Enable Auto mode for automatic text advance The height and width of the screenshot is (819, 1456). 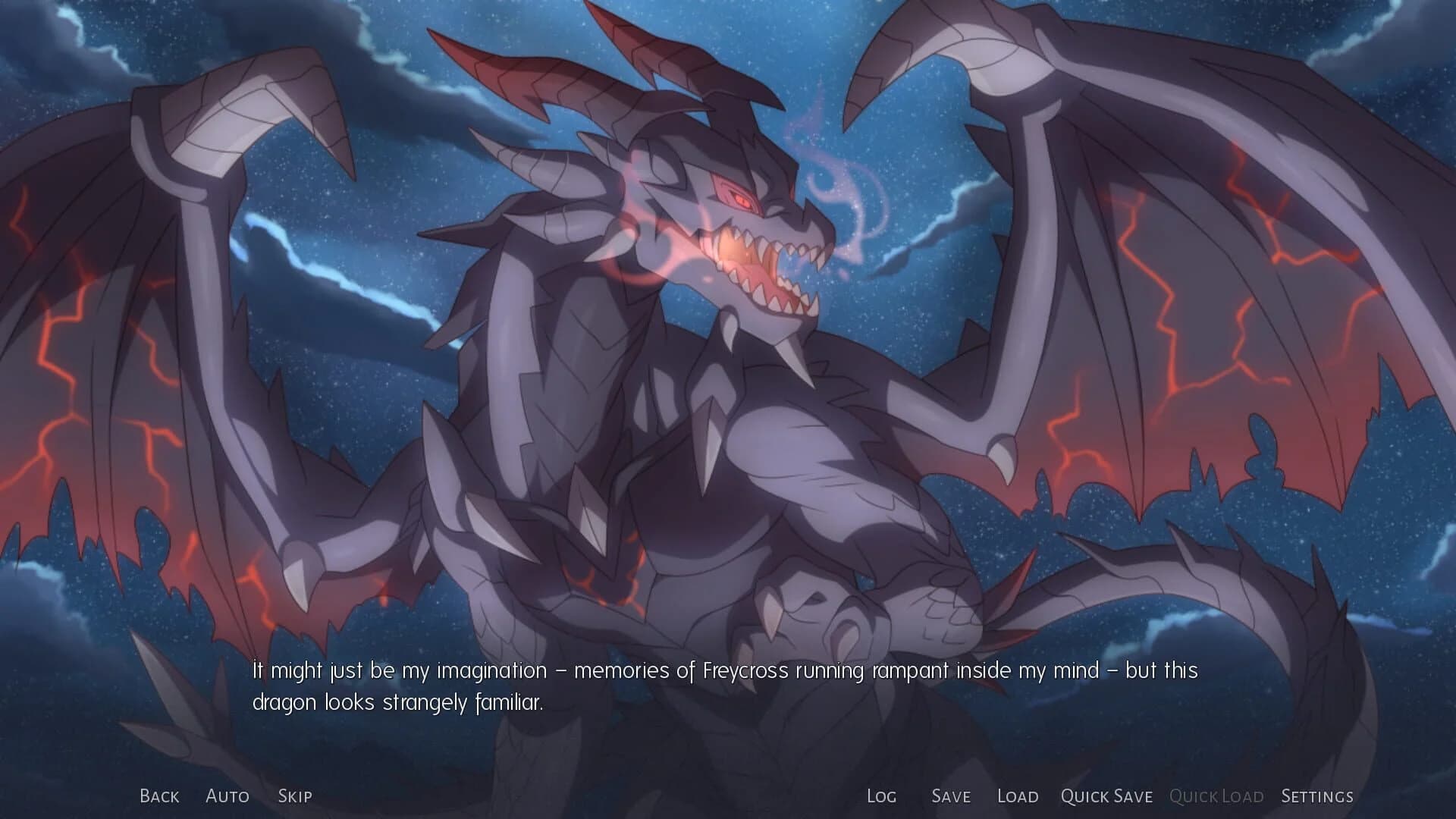[x=227, y=796]
